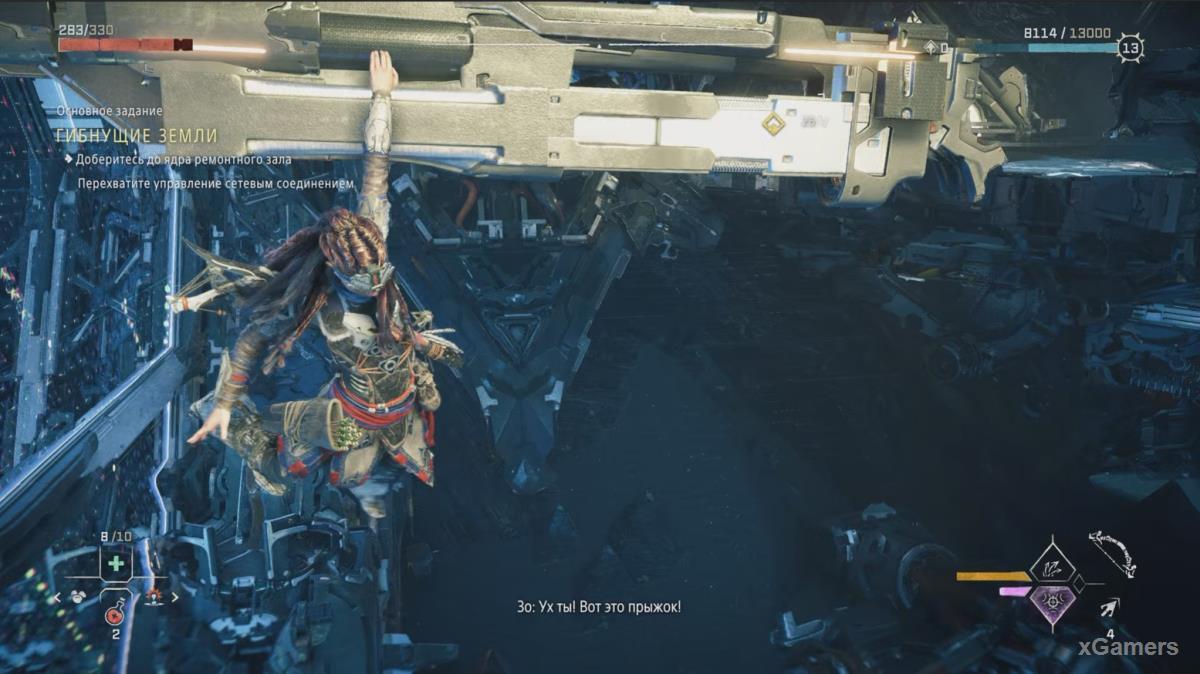The image size is (1200, 674).
Task: Use the red health potion flask
Action: tap(115, 615)
